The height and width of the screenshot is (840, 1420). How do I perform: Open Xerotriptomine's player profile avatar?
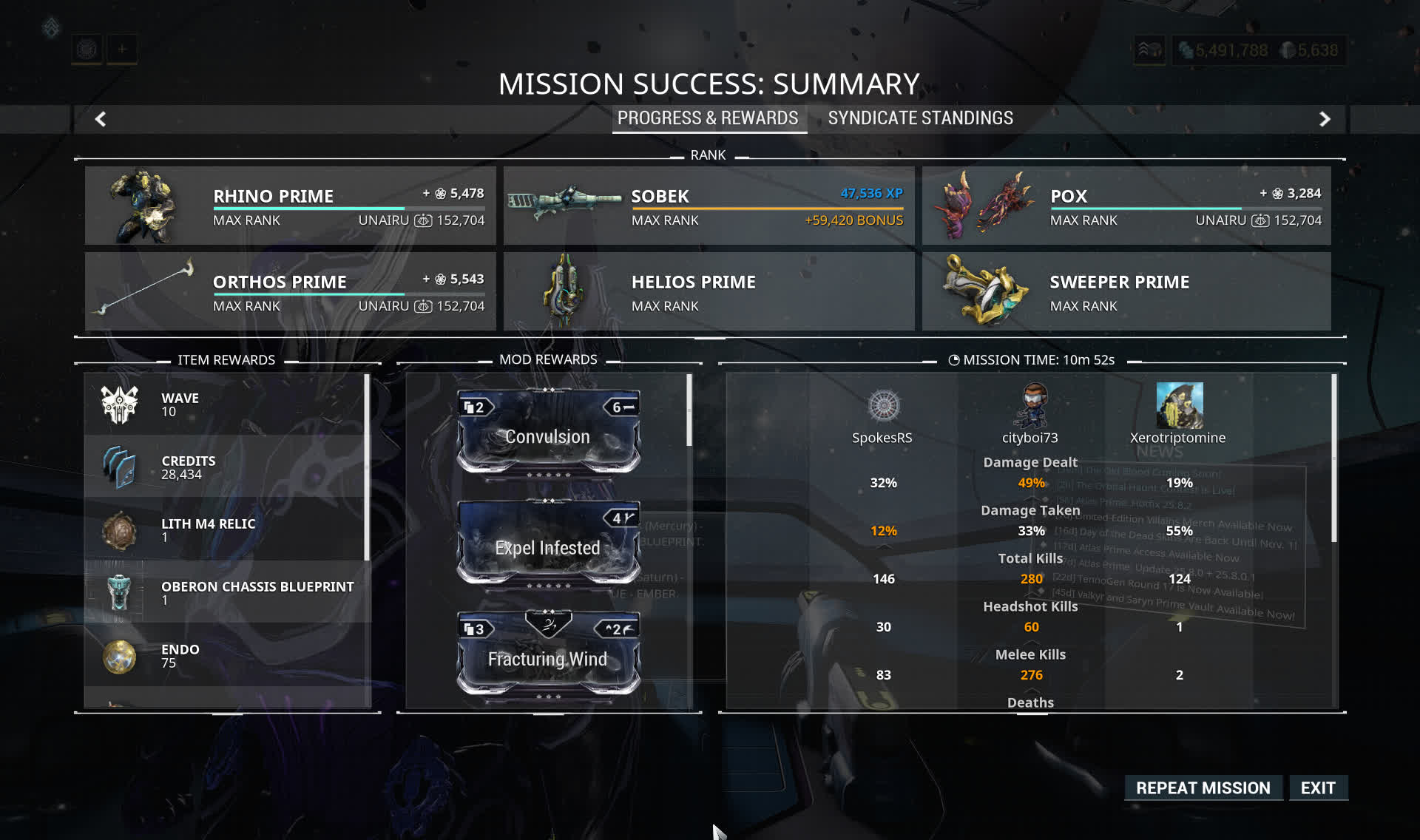(x=1179, y=405)
